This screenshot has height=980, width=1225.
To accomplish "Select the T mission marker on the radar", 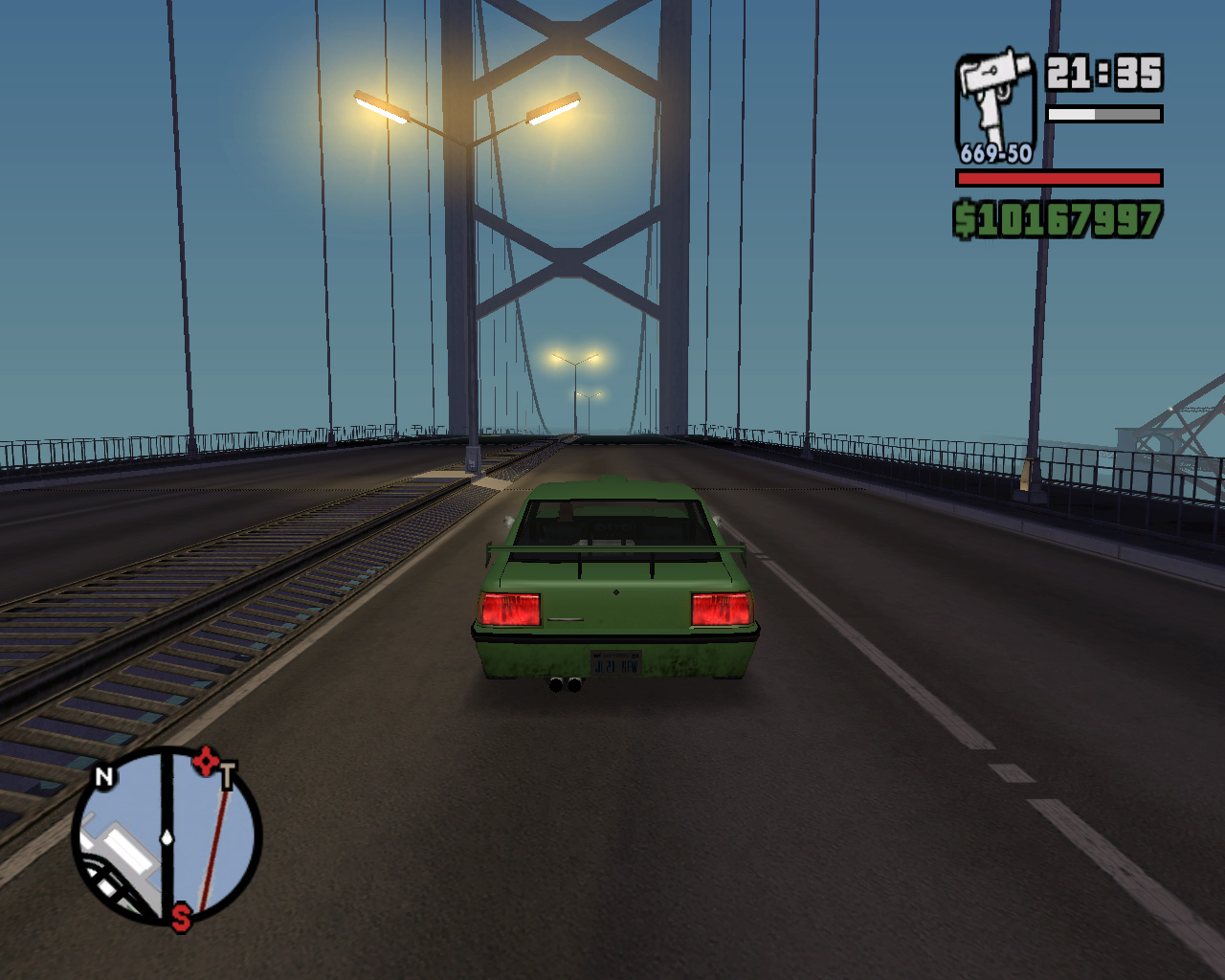I will pyautogui.click(x=227, y=775).
